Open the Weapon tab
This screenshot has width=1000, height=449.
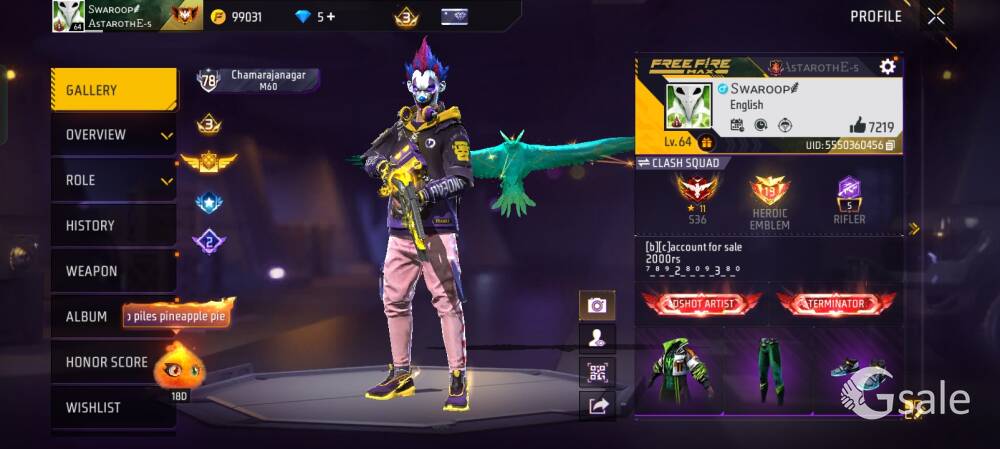113,271
